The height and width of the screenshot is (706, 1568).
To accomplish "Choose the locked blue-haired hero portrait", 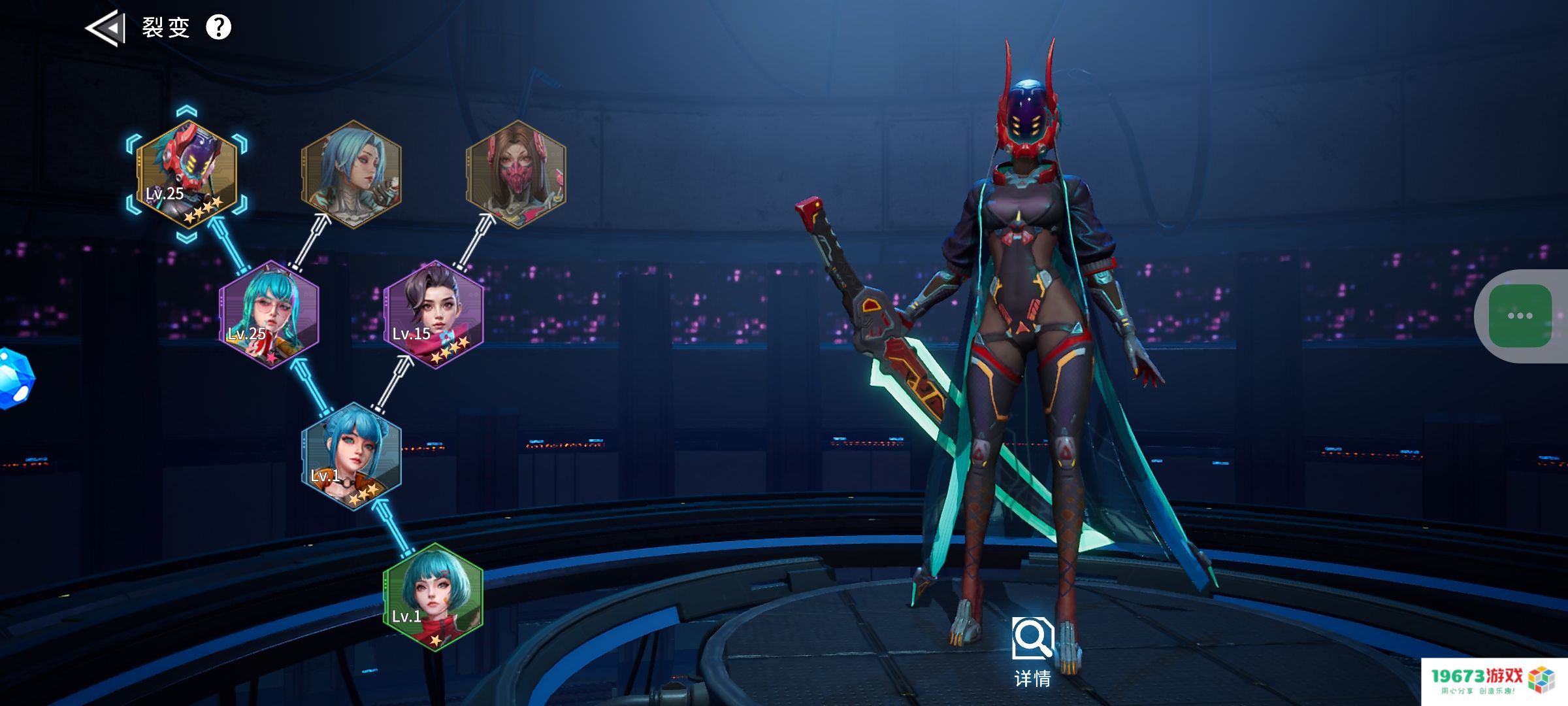I will pyautogui.click(x=351, y=175).
